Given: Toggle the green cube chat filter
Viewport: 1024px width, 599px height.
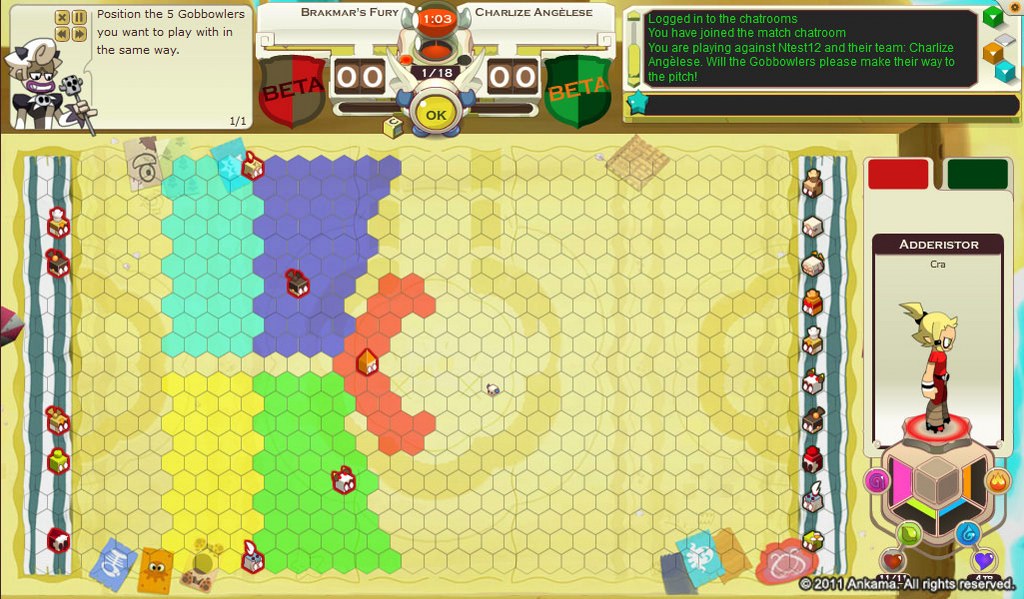Looking at the screenshot, I should [993, 16].
